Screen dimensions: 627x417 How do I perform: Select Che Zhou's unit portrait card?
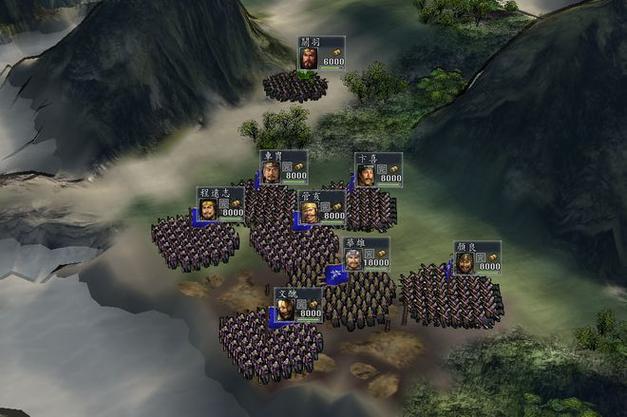tap(283, 167)
